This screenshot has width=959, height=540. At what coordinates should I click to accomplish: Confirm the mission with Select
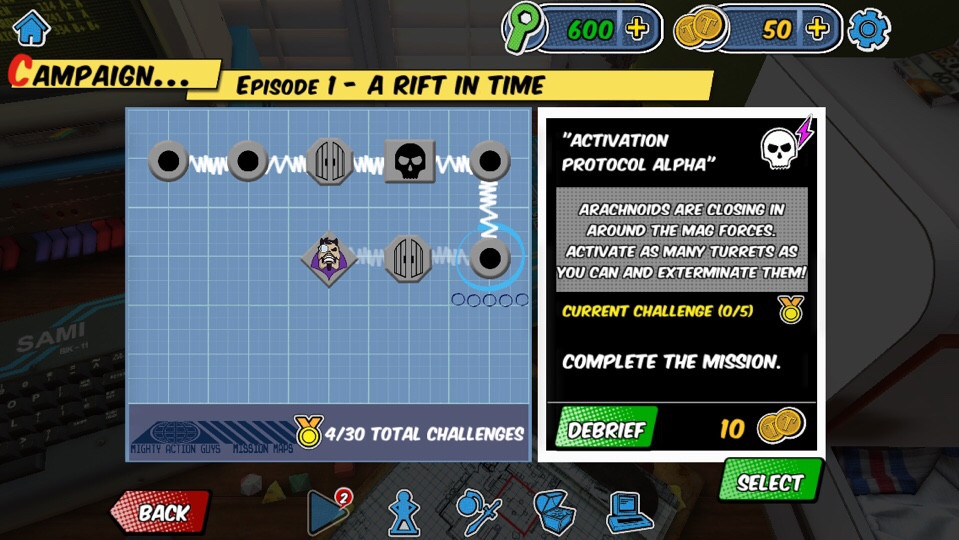pos(770,483)
